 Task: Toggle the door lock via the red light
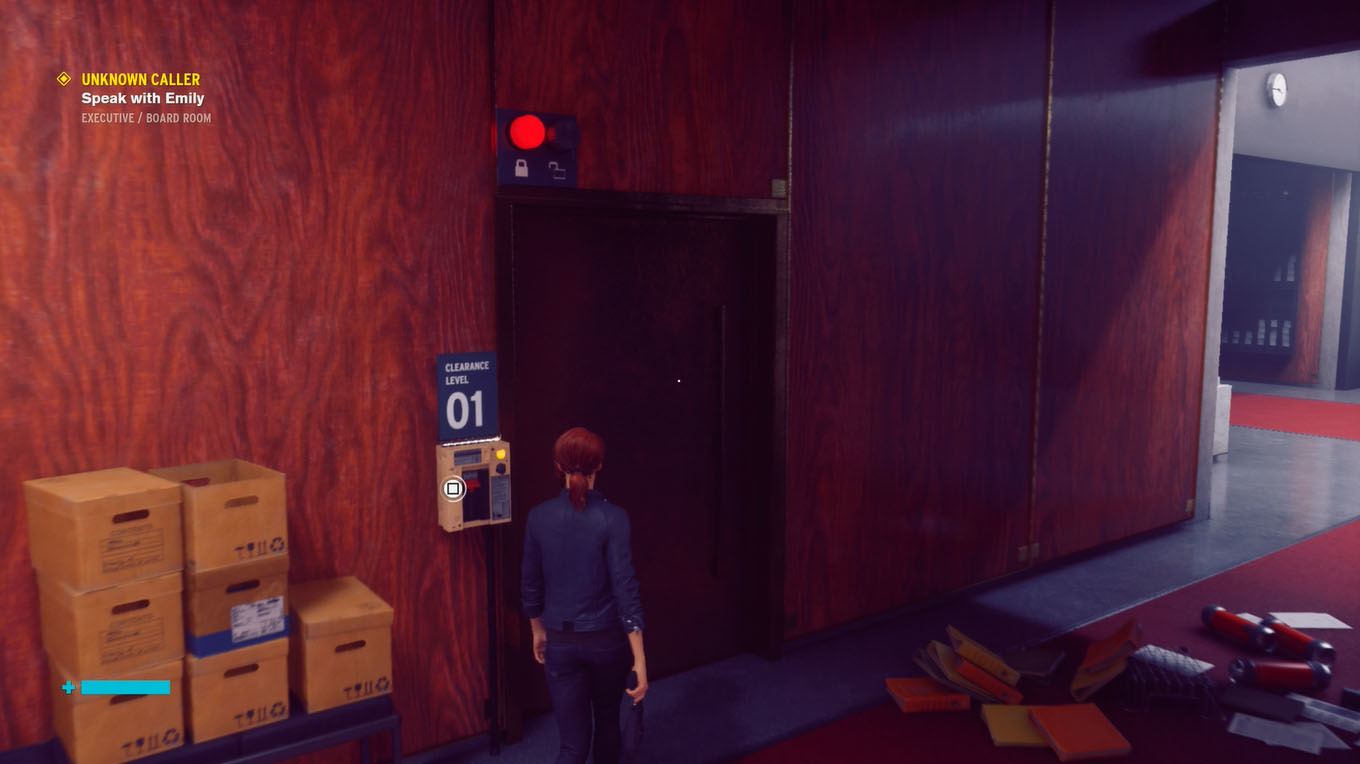pyautogui.click(x=527, y=130)
